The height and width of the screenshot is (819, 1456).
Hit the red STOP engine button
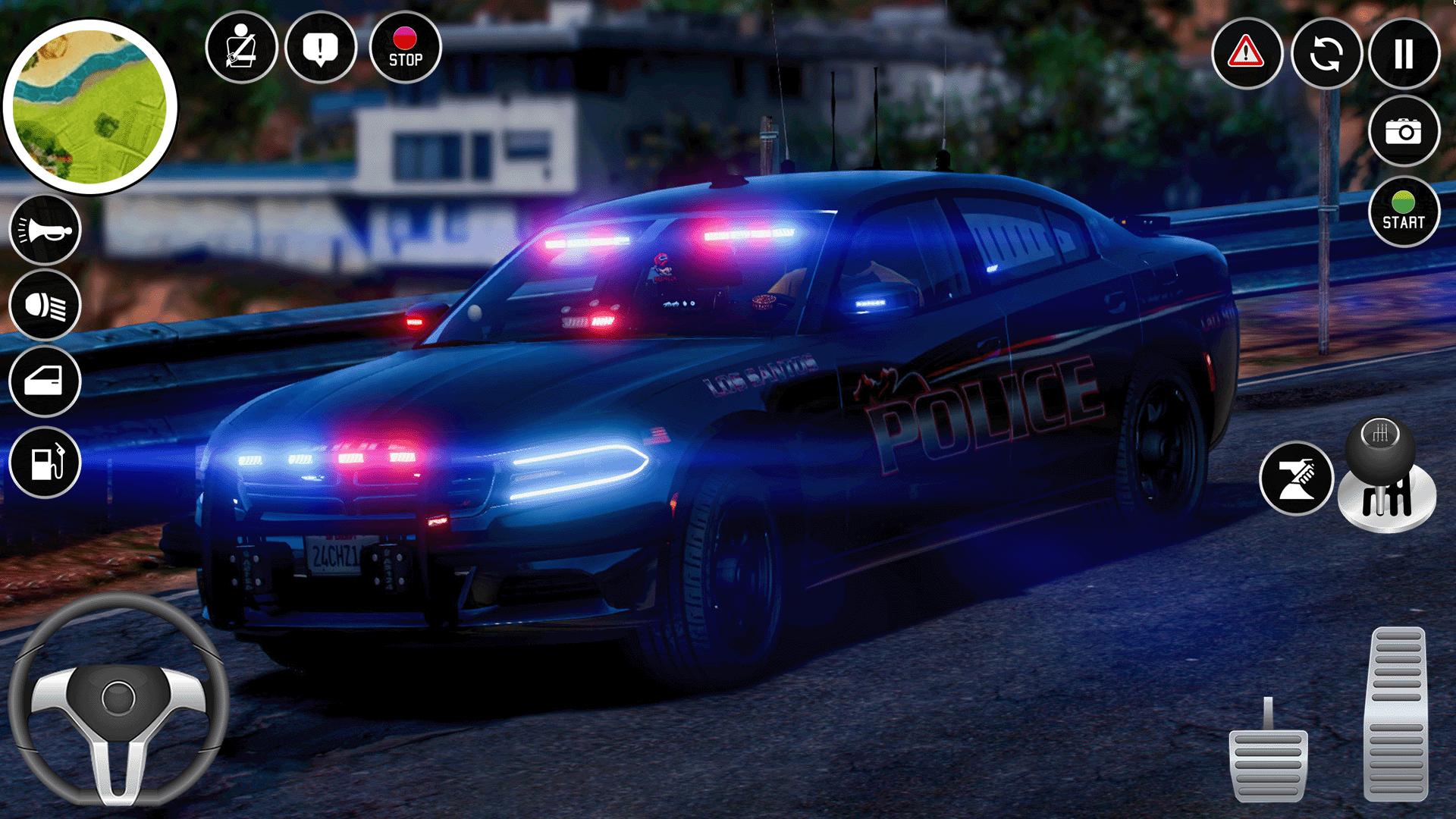(x=405, y=48)
